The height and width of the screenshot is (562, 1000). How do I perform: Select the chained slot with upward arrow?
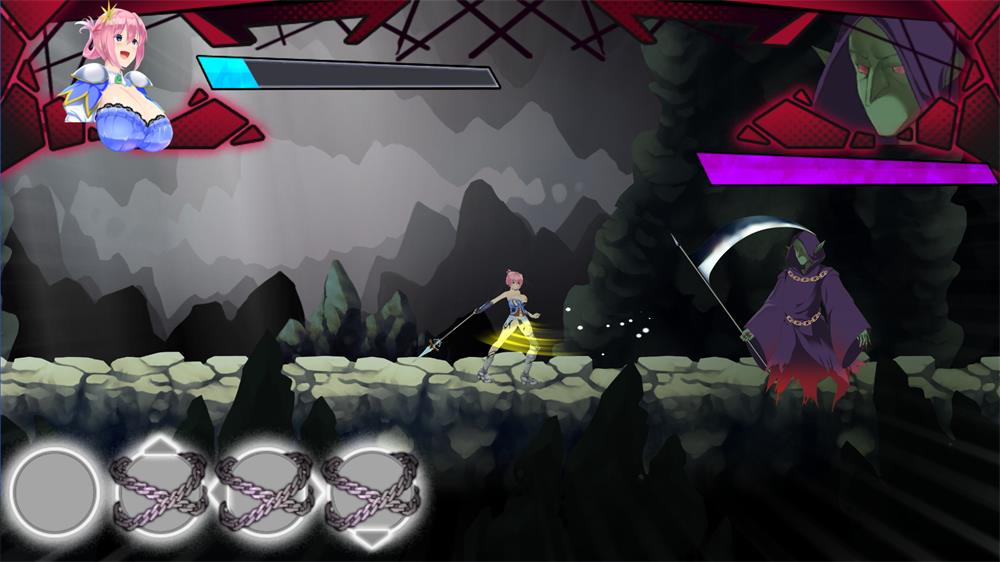[x=160, y=492]
